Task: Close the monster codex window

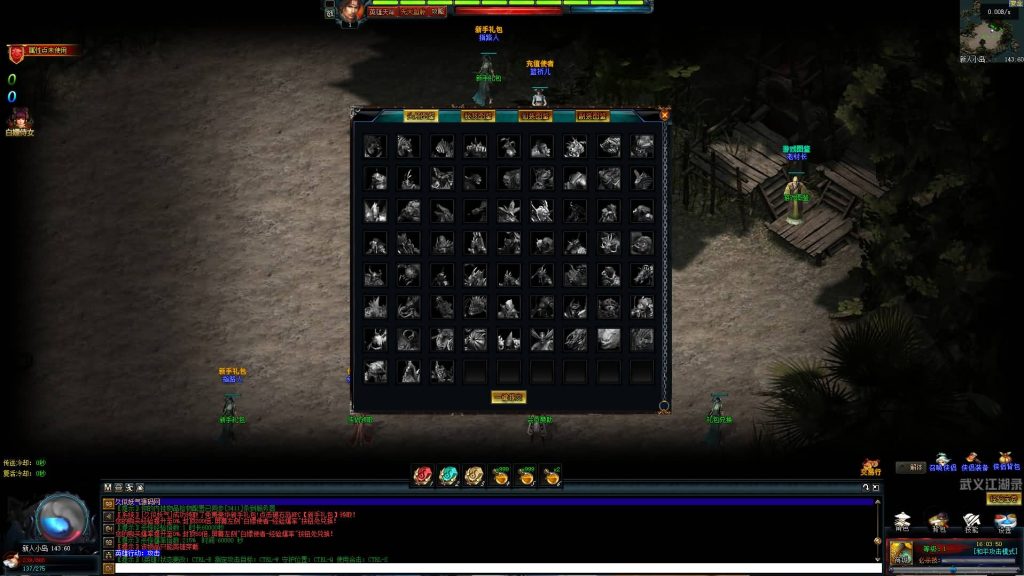Action: [665, 115]
